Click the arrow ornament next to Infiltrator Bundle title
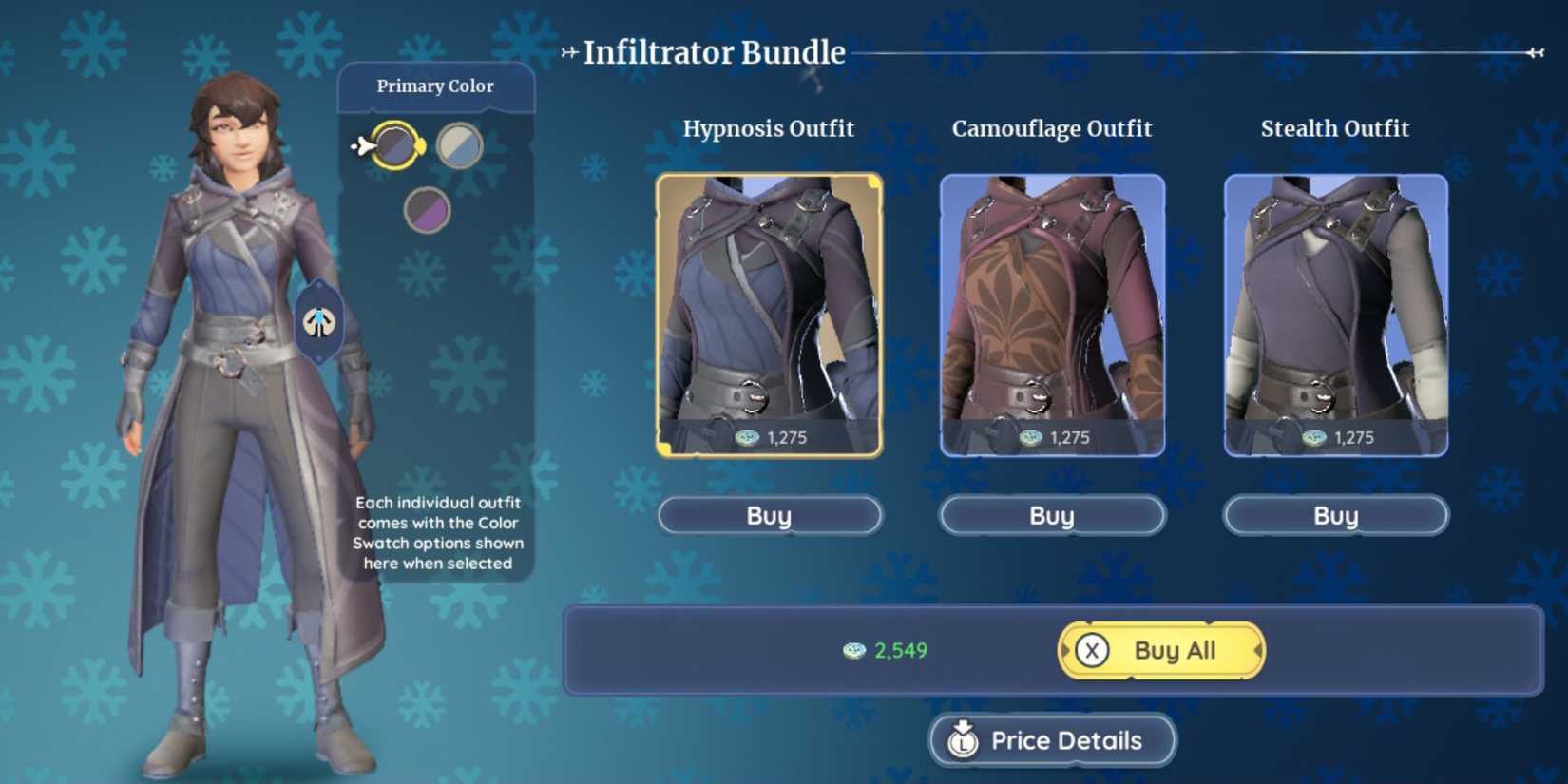The width and height of the screenshot is (1568, 784). (569, 53)
